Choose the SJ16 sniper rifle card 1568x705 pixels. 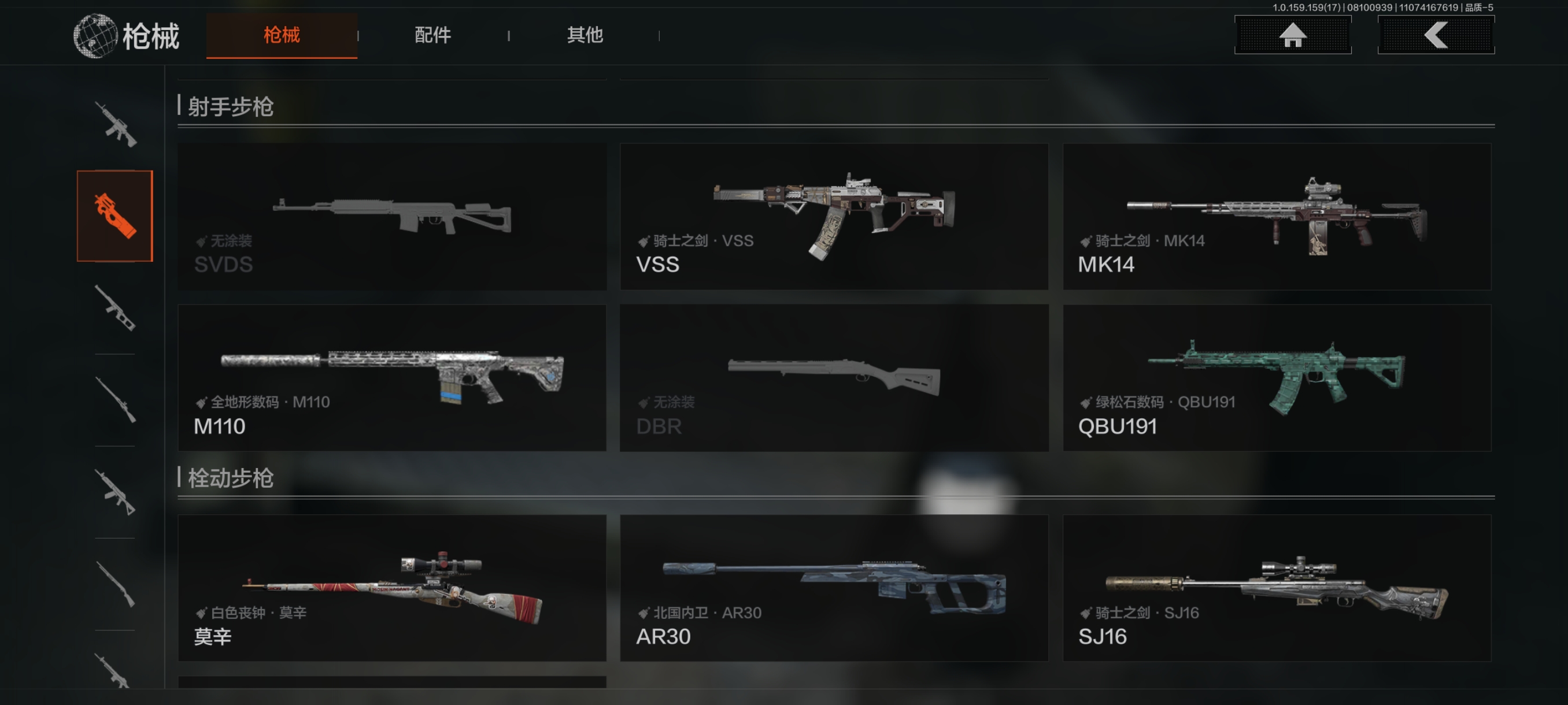1277,588
